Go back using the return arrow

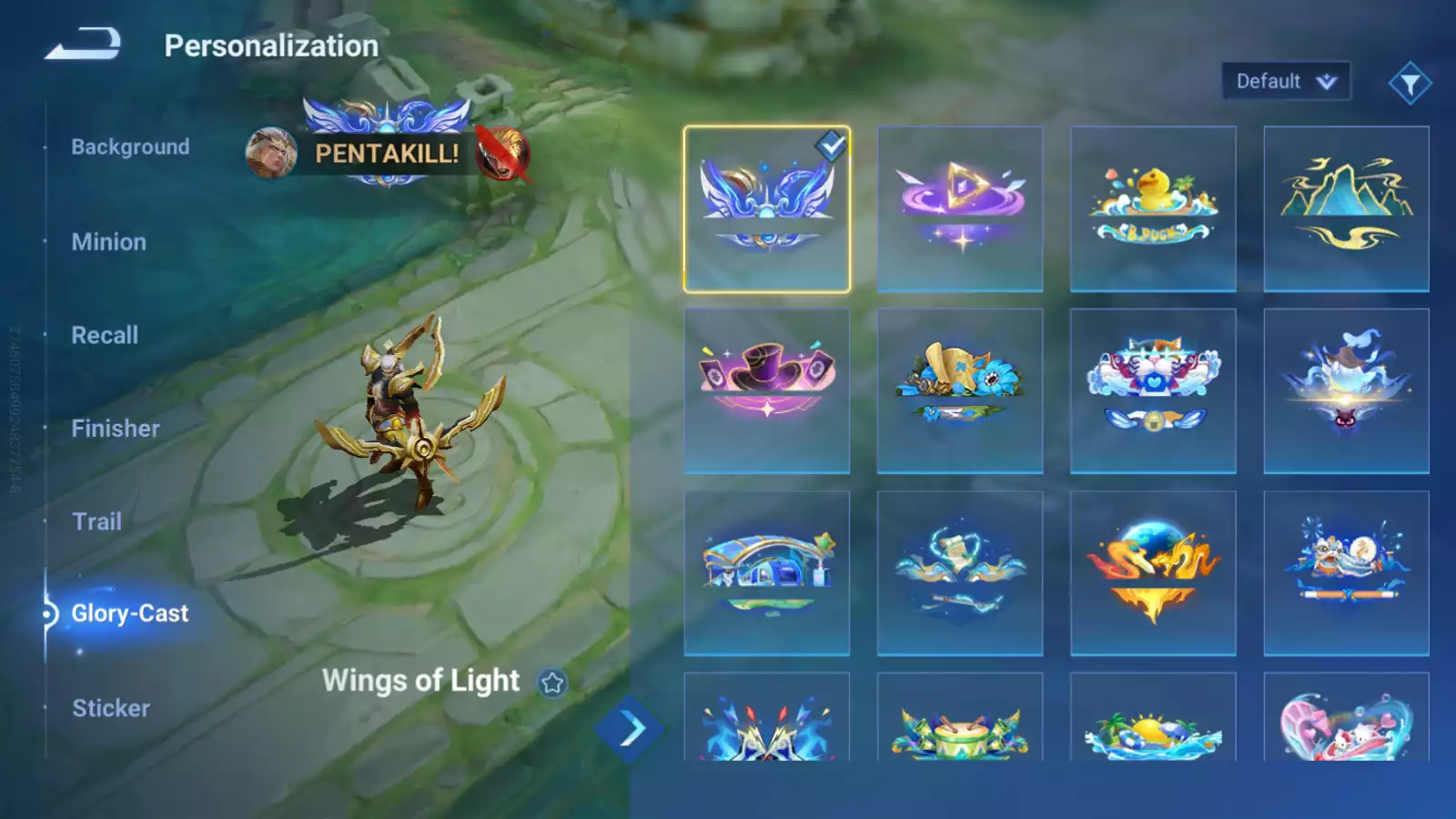[83, 44]
